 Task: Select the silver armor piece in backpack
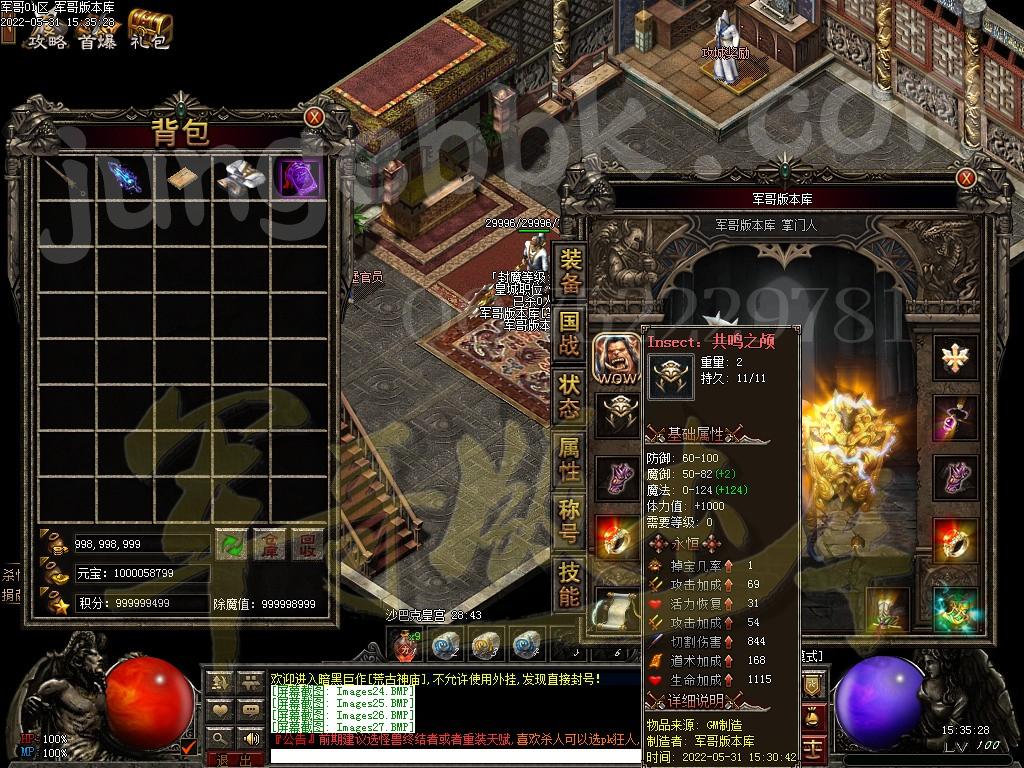(240, 176)
